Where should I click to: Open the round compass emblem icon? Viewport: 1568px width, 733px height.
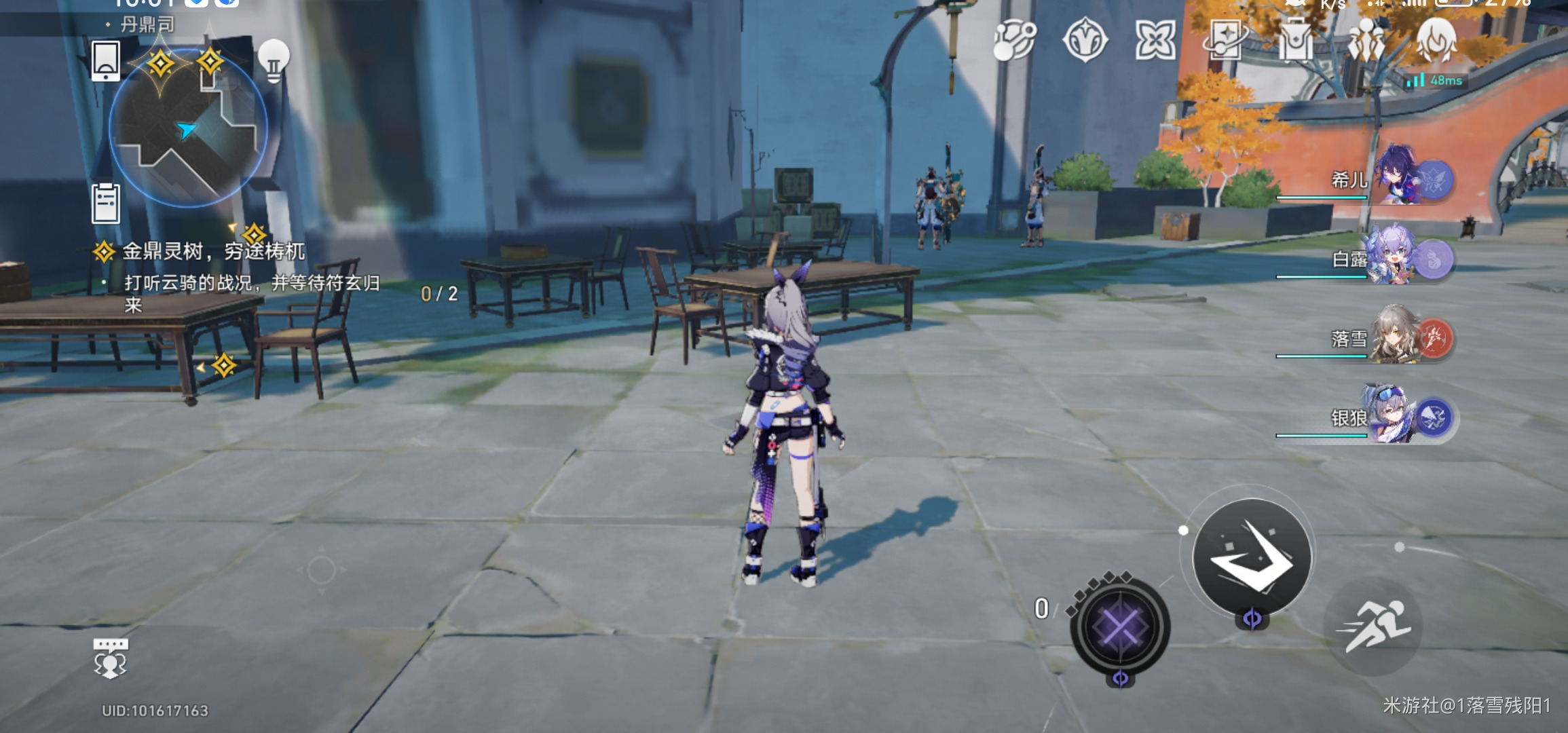point(1085,39)
